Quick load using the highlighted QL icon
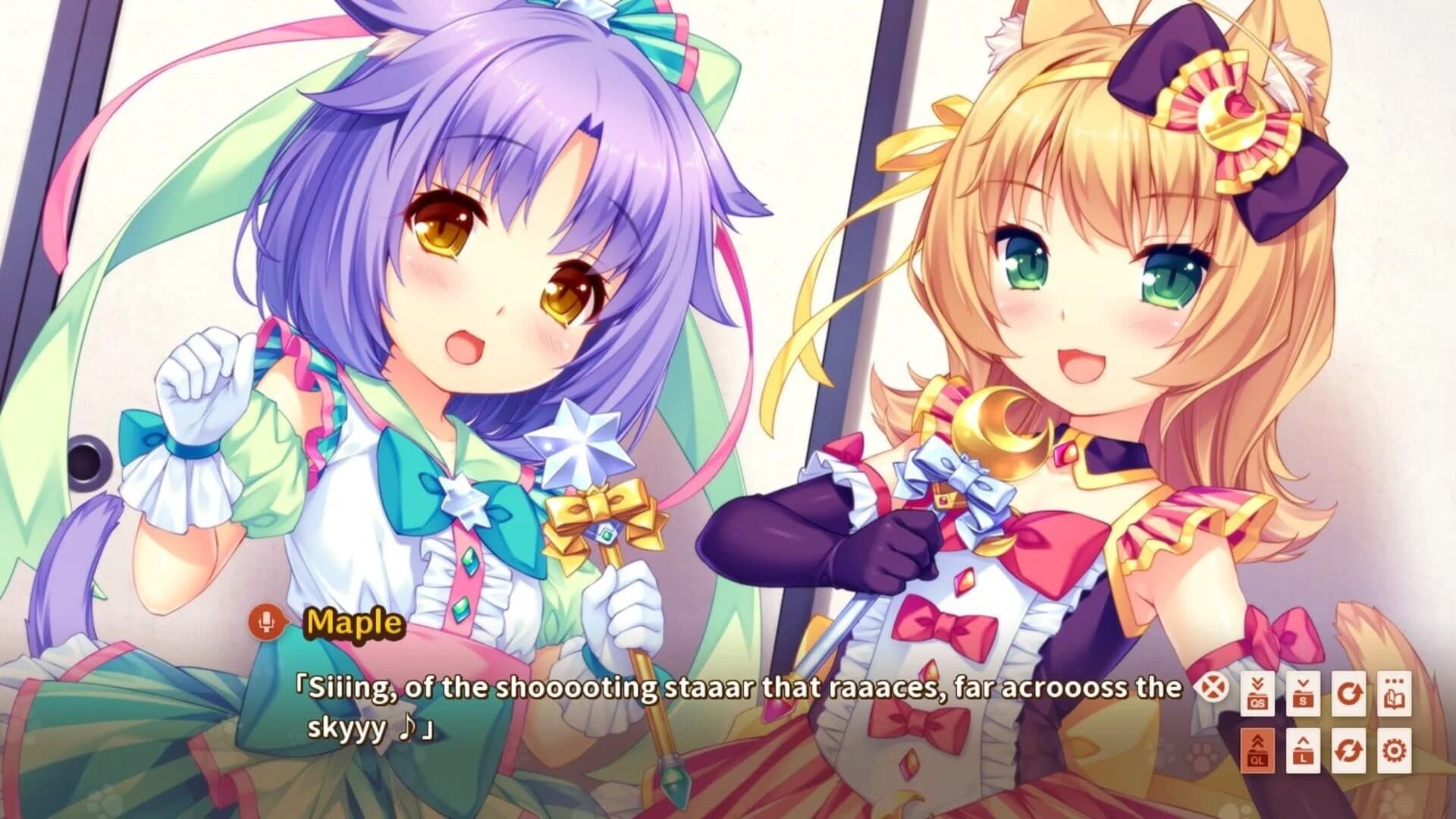This screenshot has height=819, width=1456. [x=1258, y=751]
